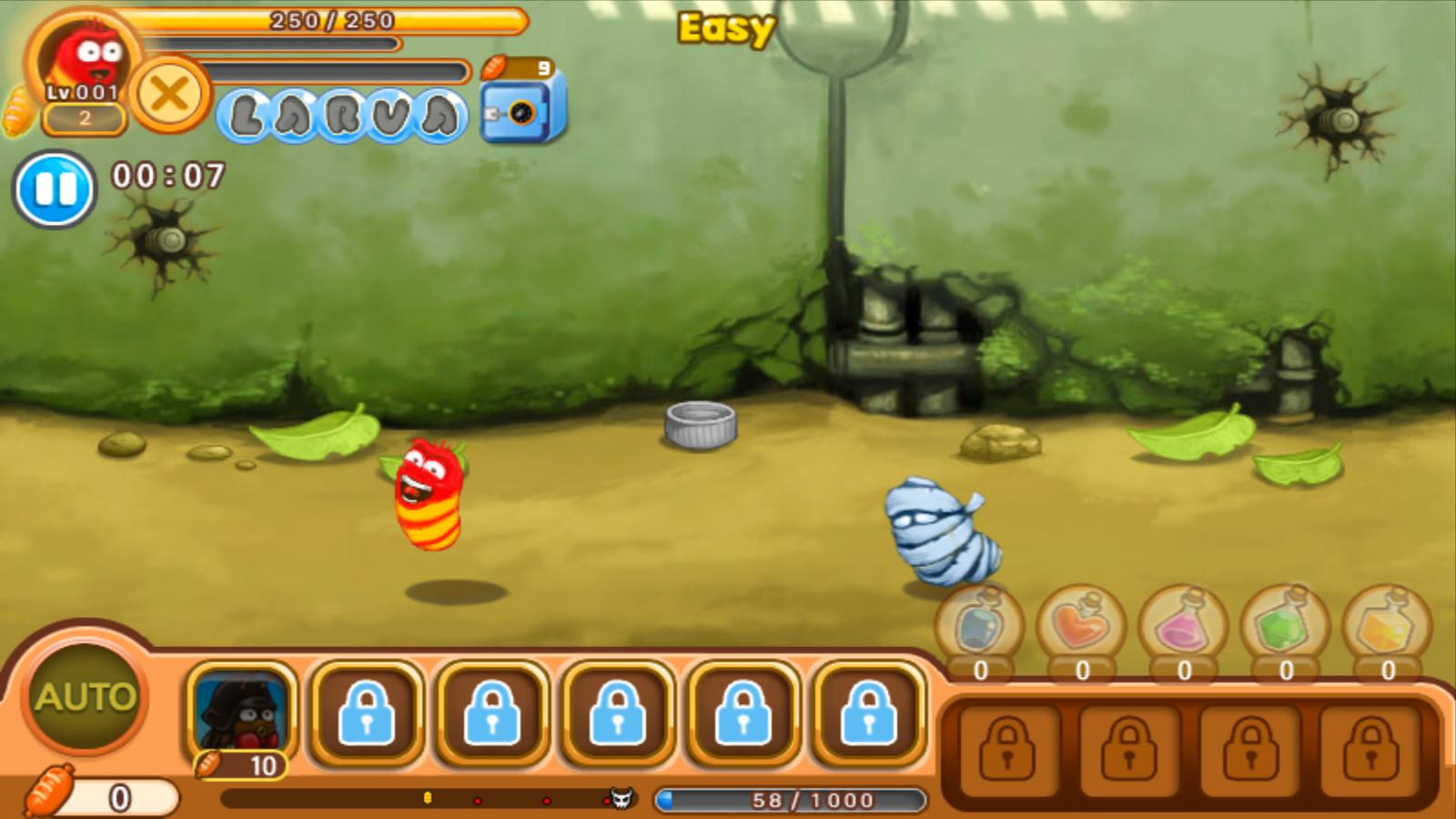Open the player avatar showing Lv 001
Image resolution: width=1456 pixels, height=819 pixels.
coord(86,59)
